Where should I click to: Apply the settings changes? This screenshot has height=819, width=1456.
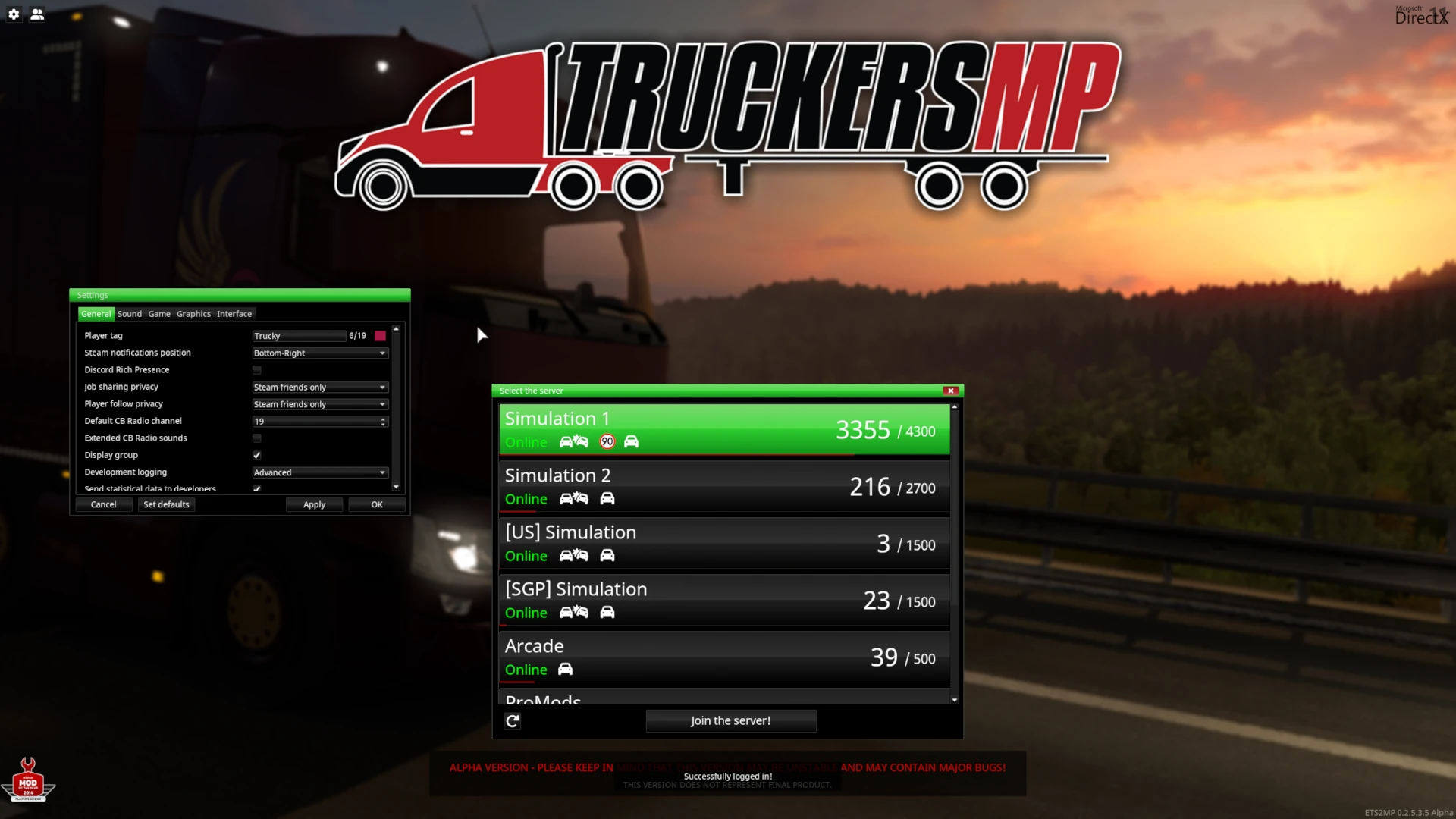tap(314, 505)
